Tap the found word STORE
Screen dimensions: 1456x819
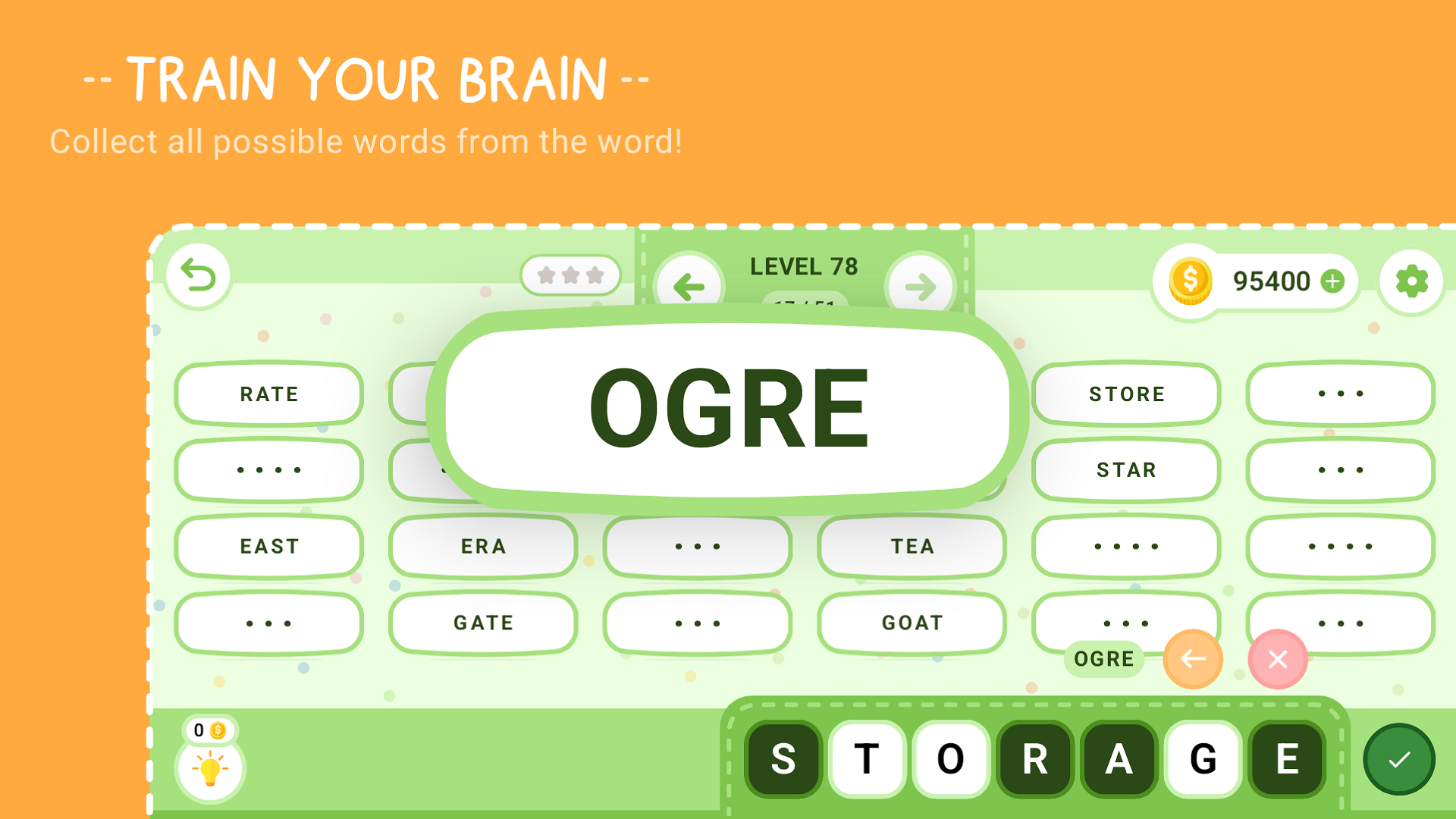(x=1125, y=394)
